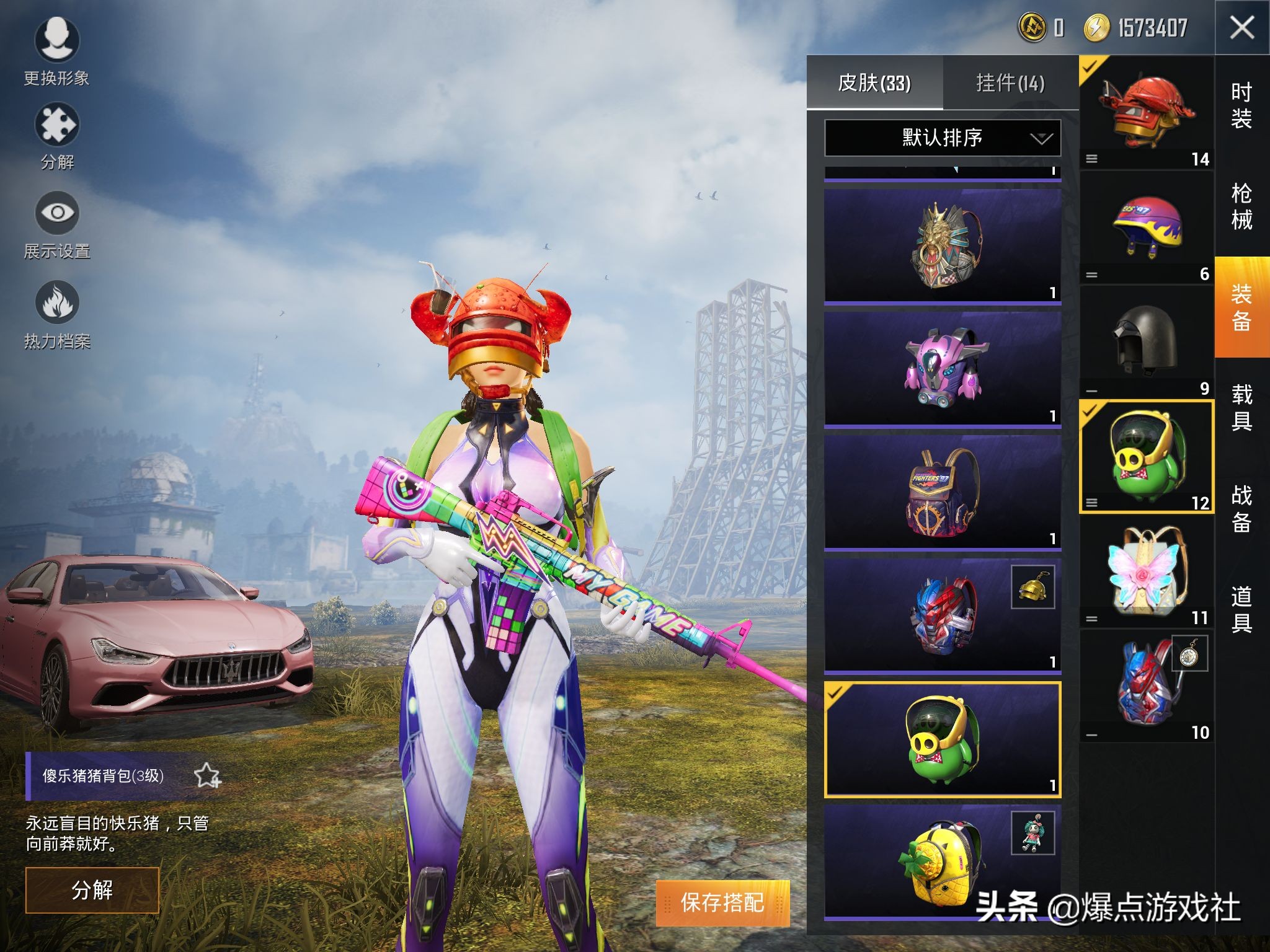Select the pink robot backpack skin

pos(942,369)
